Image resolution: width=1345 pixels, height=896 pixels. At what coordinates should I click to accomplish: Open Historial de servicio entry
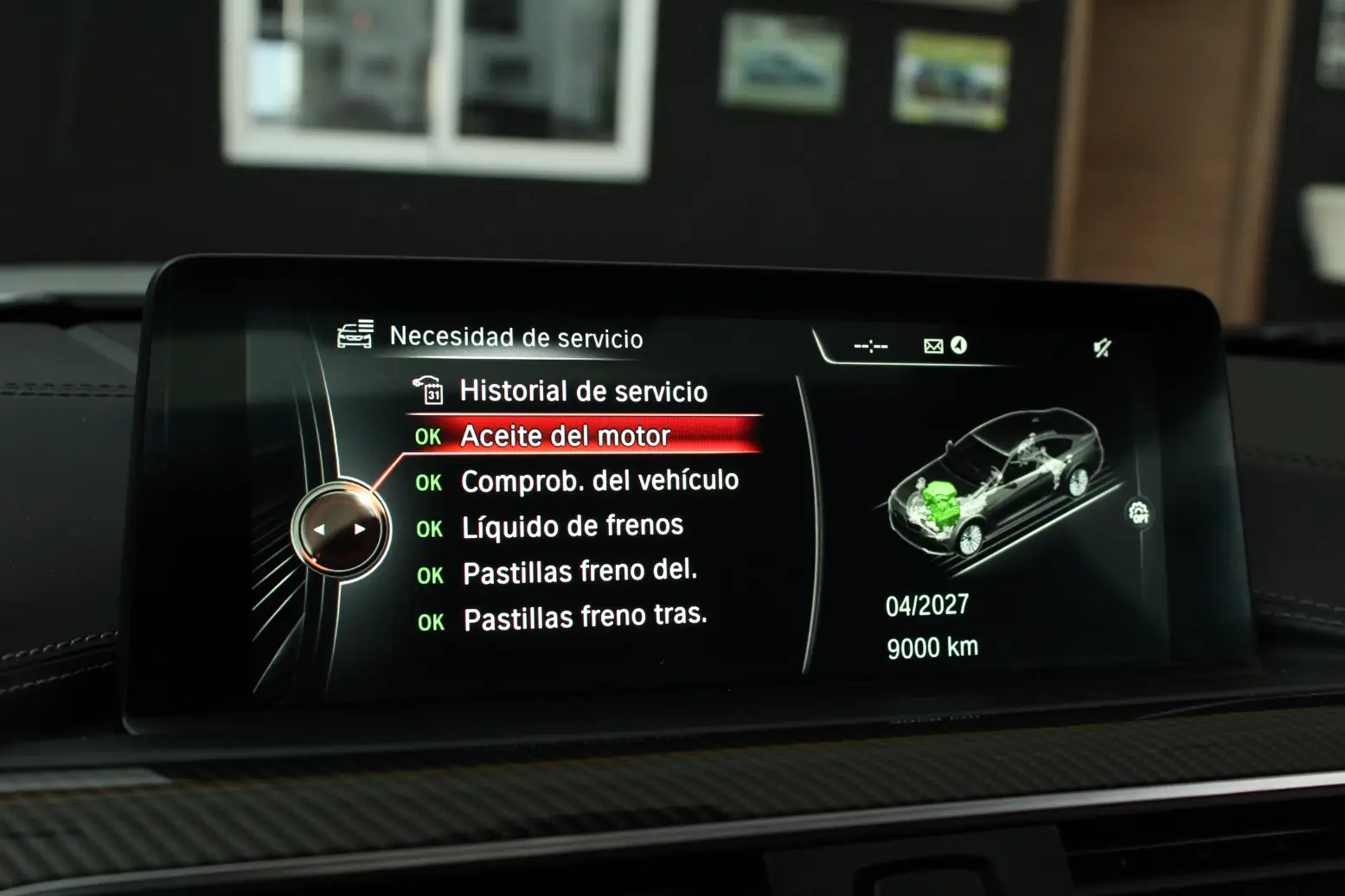583,391
